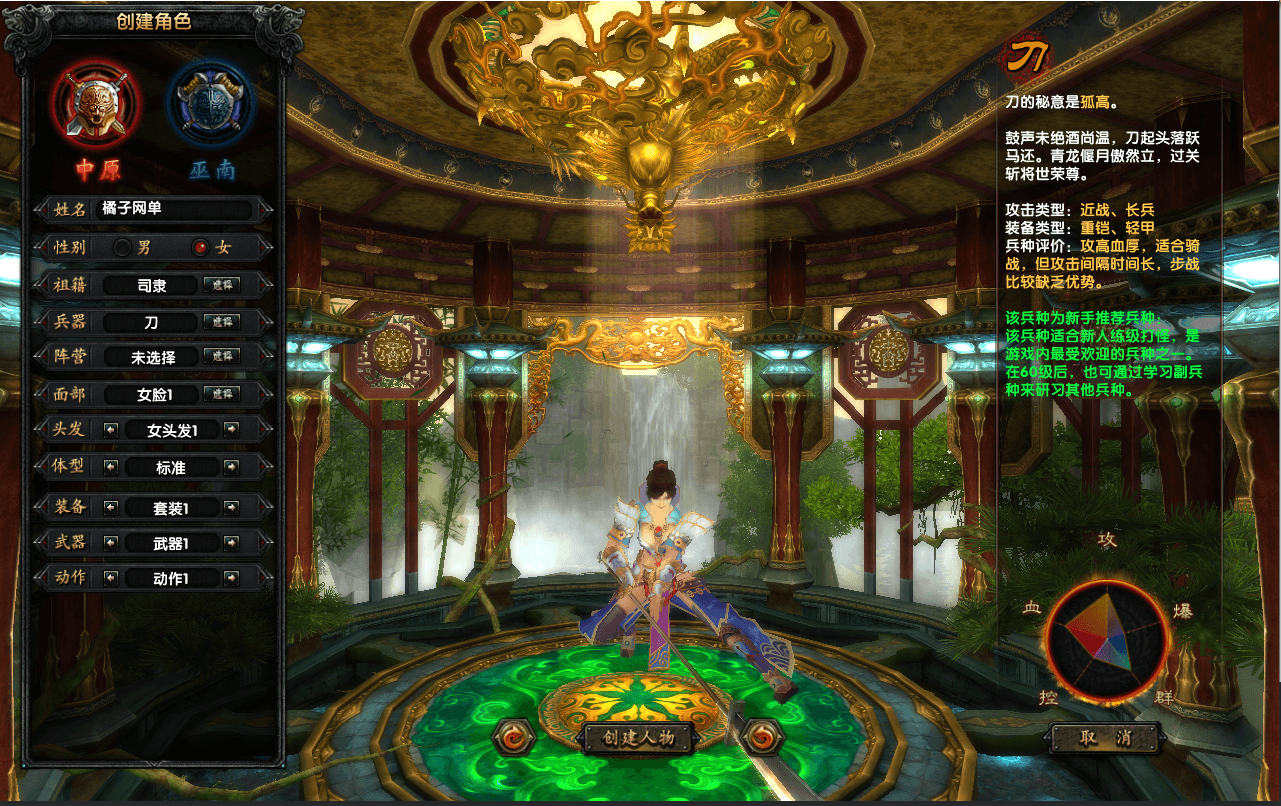Rotate character with the right swirl button
1281x806 pixels.
tap(762, 738)
